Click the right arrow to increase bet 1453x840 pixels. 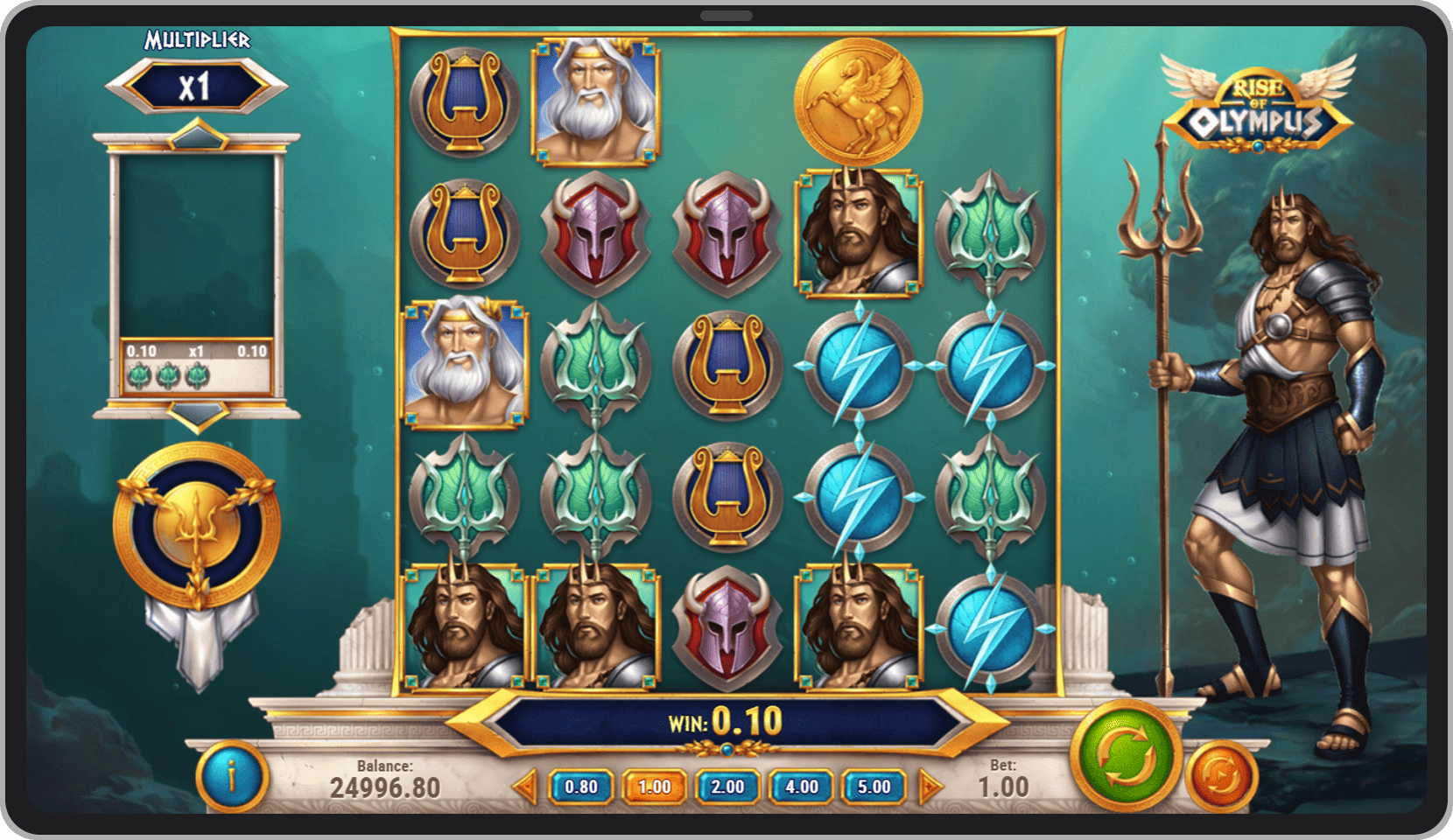tap(930, 787)
